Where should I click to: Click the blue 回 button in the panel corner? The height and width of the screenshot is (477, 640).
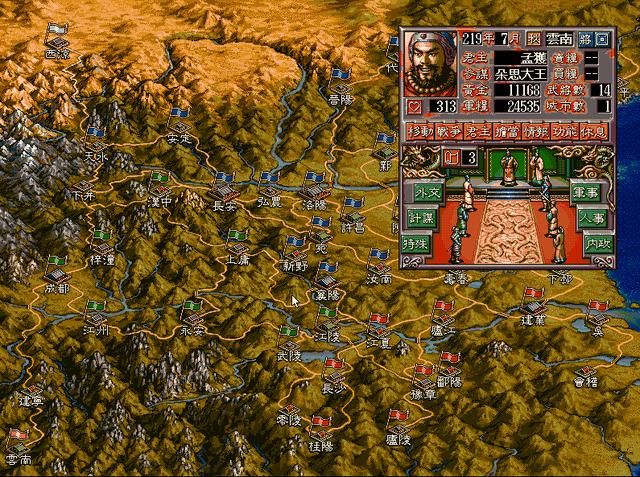pyautogui.click(x=601, y=39)
